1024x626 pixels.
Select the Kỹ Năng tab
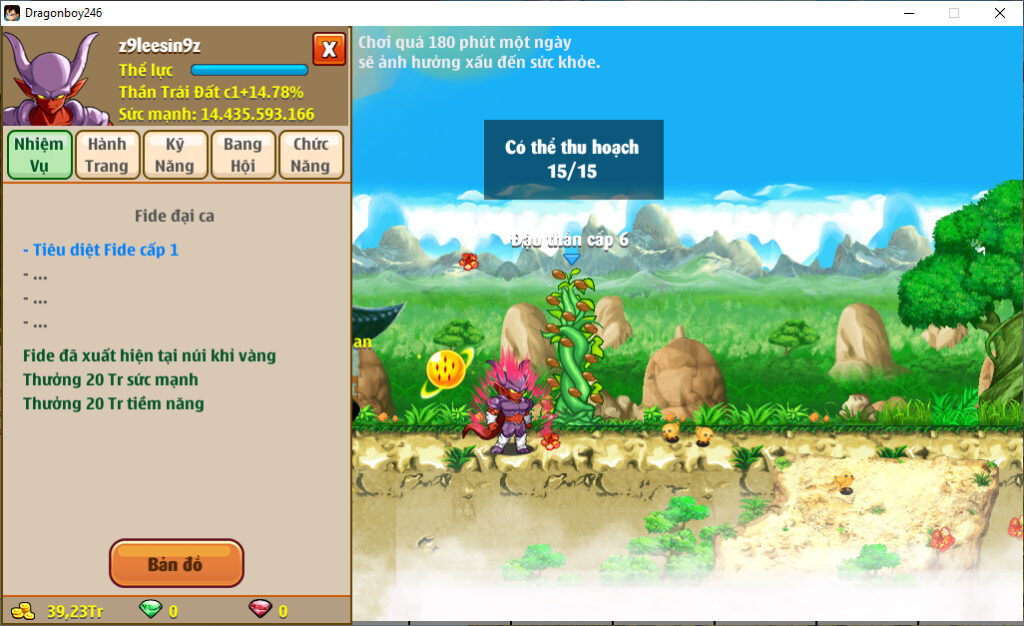tap(175, 155)
